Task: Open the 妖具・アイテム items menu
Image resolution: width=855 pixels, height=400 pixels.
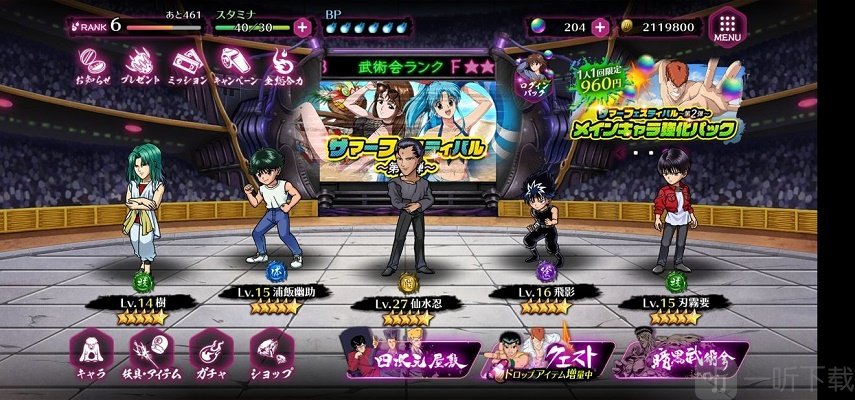Action: tap(152, 355)
